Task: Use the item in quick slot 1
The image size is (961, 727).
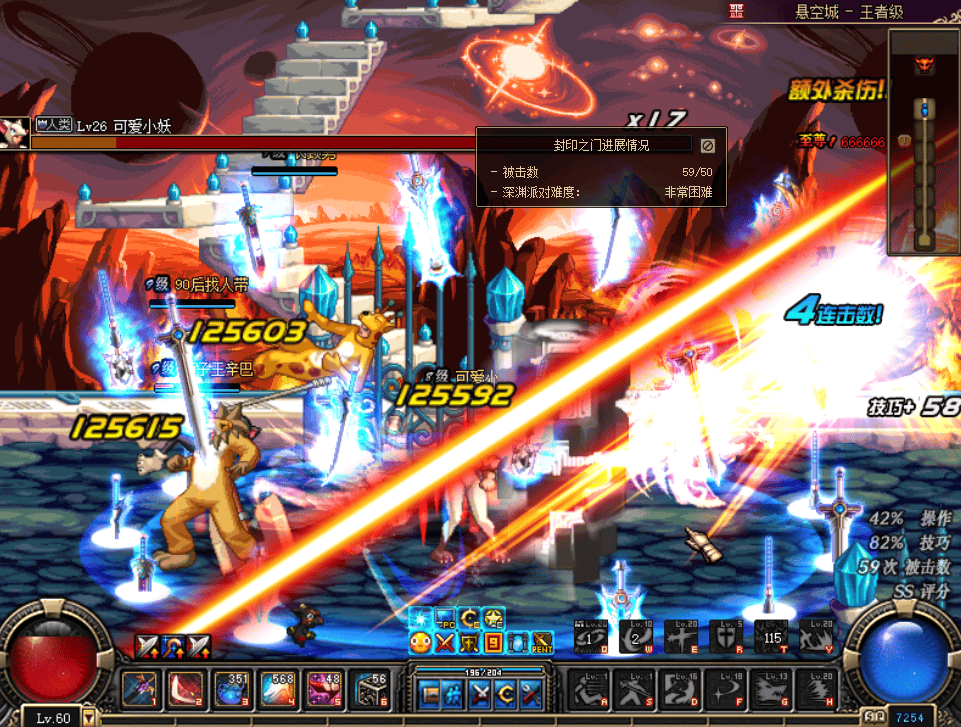Action: 137,689
